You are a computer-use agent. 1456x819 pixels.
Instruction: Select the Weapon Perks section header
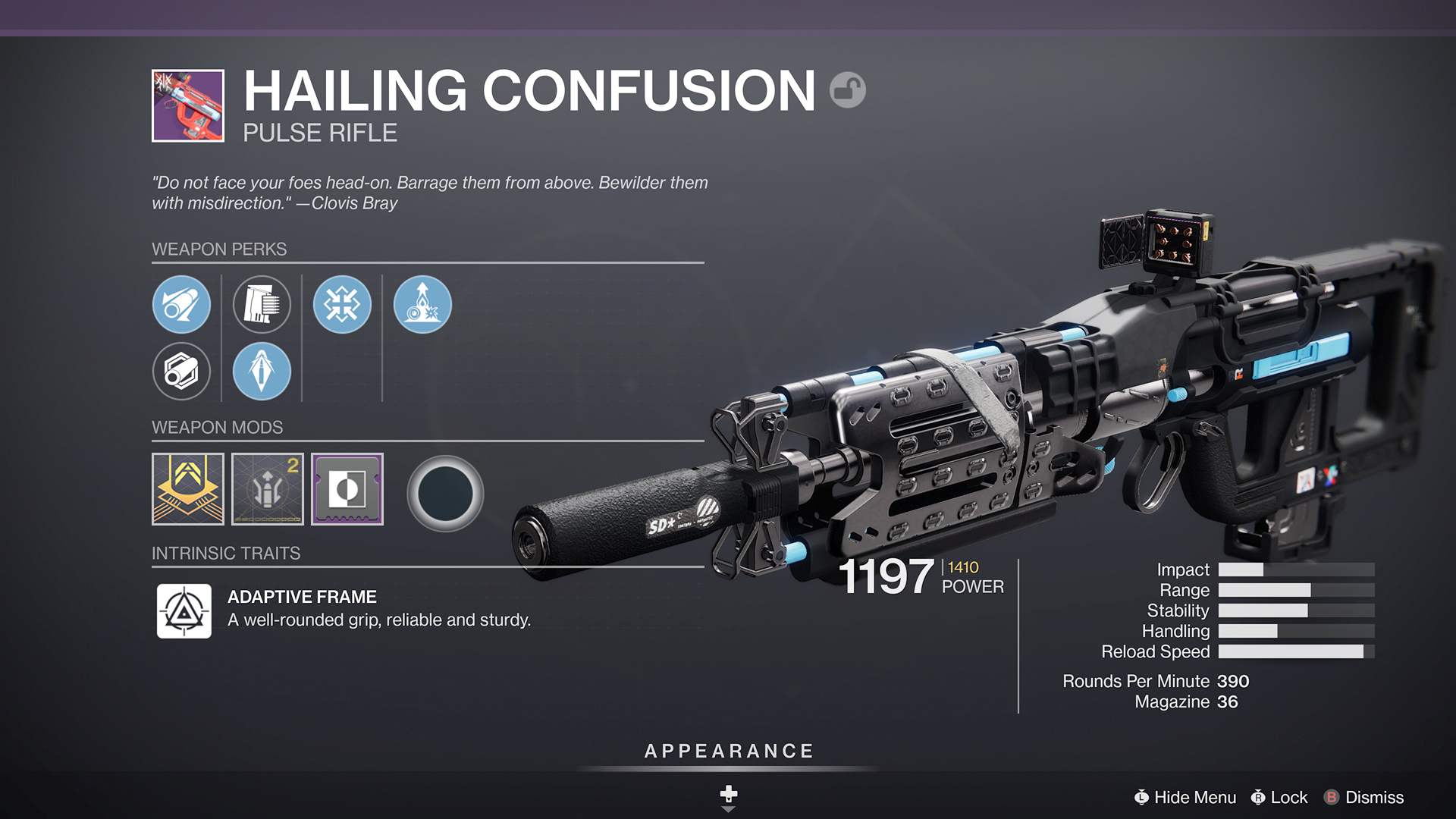pyautogui.click(x=220, y=249)
